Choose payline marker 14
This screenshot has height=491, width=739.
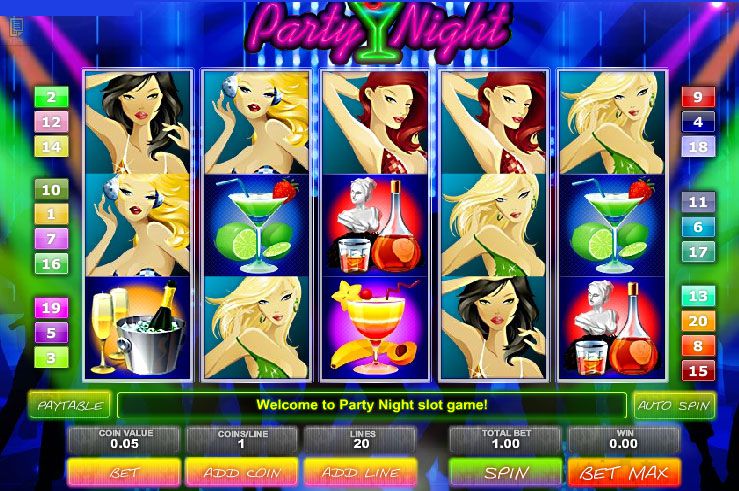tap(51, 147)
